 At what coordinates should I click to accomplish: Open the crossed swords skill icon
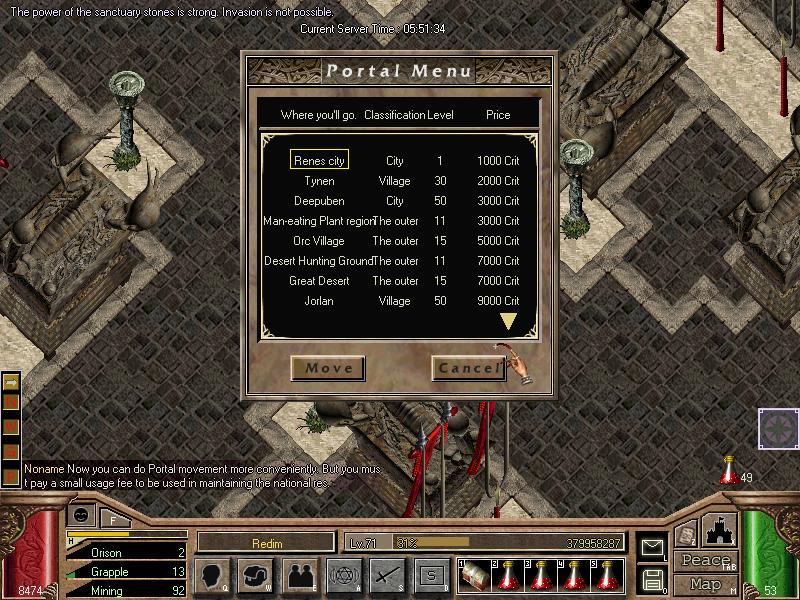click(387, 575)
